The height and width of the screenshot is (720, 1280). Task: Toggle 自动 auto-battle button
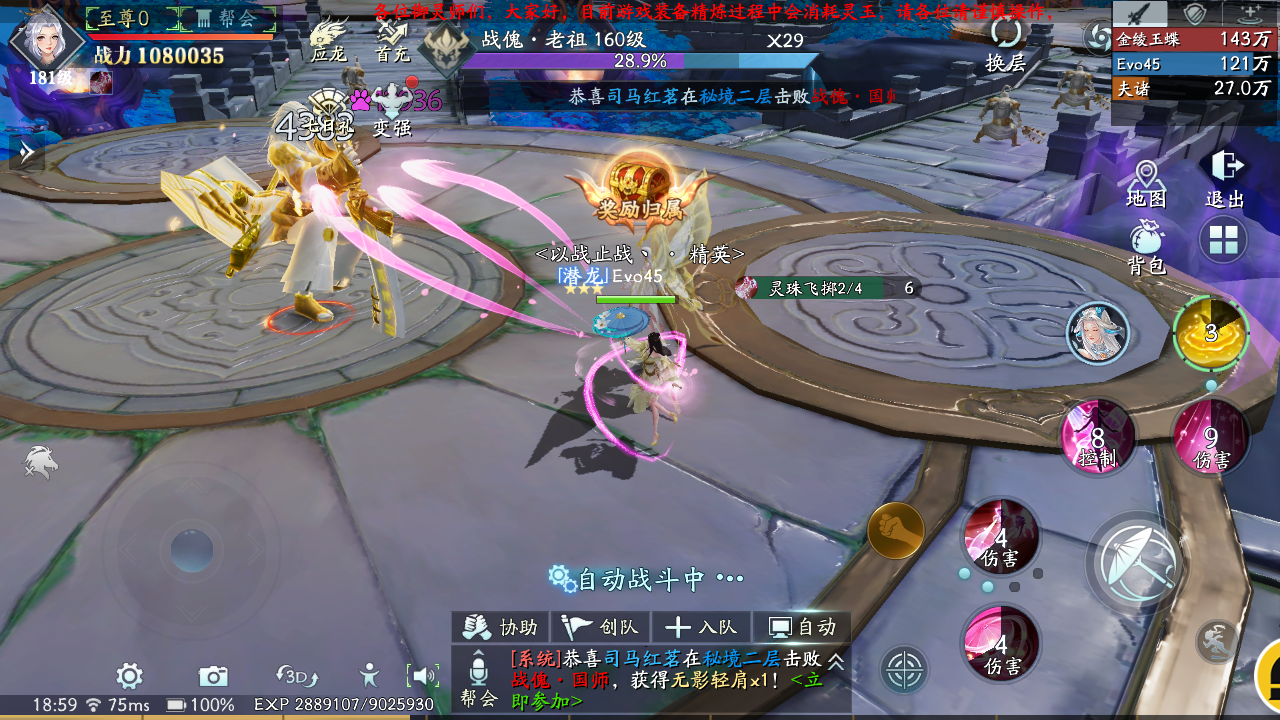801,627
